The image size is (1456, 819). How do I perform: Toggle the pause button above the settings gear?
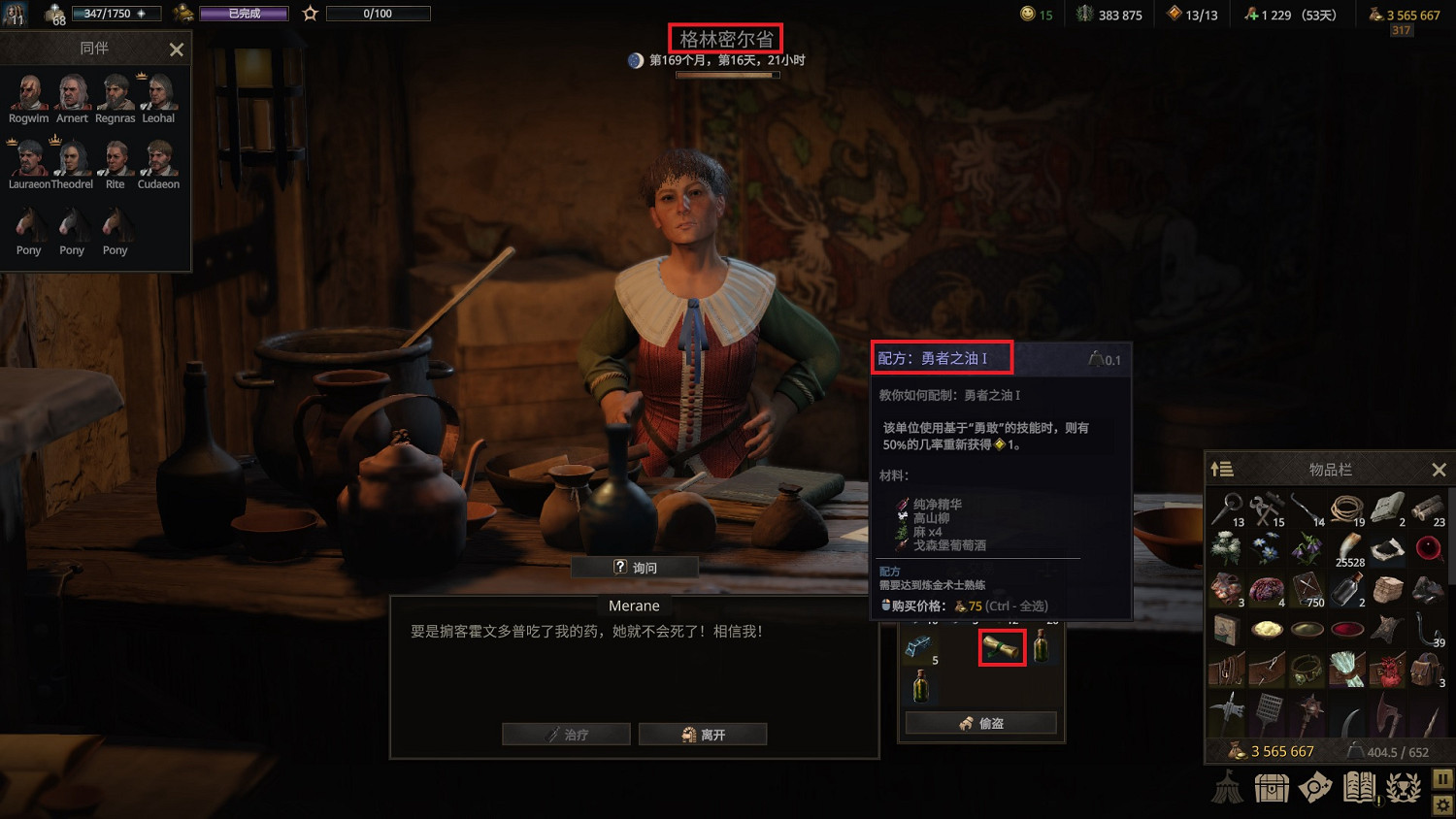tap(1442, 778)
